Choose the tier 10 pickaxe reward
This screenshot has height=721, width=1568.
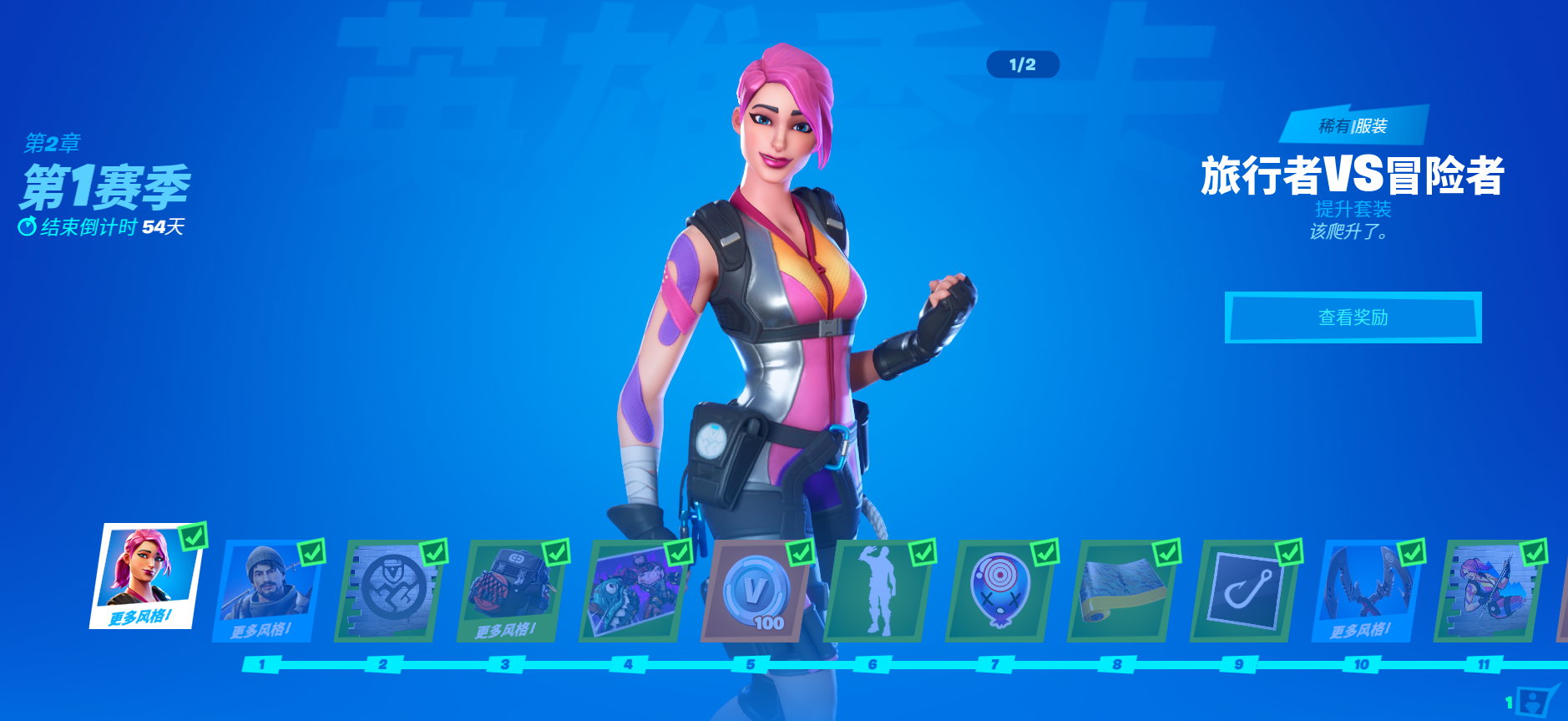point(1364,591)
